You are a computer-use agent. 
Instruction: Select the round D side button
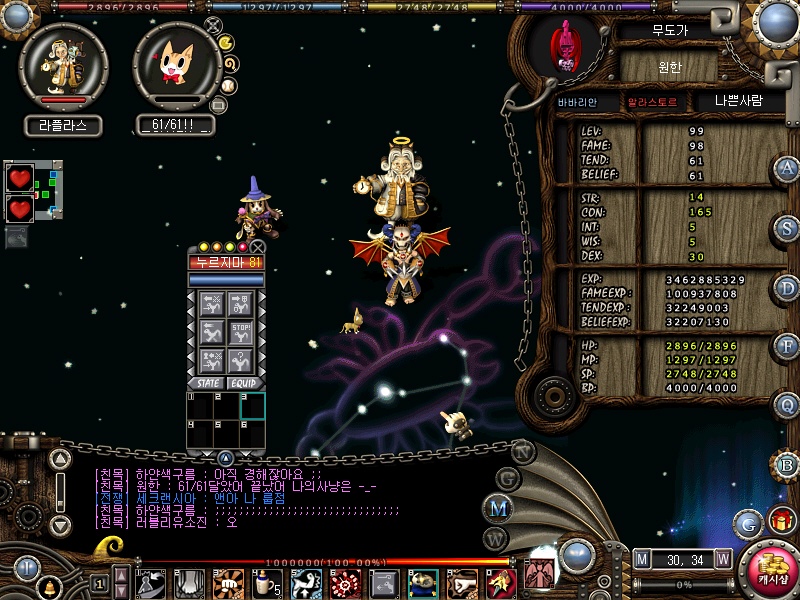[787, 288]
